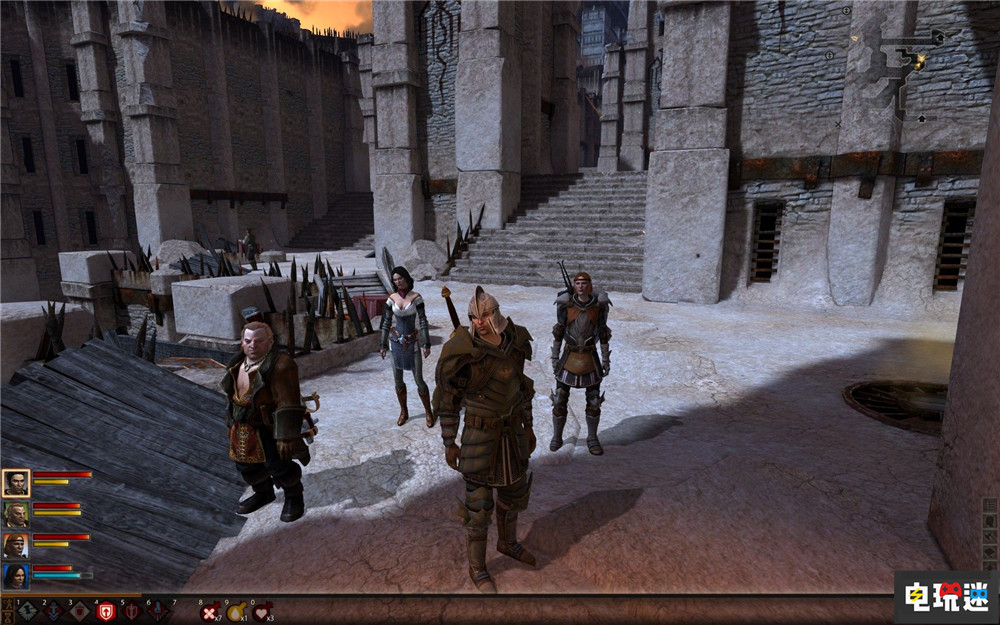Viewport: 1000px width, 625px height.
Task: Activate the red shield ability in slot 3
Action: 79,611
